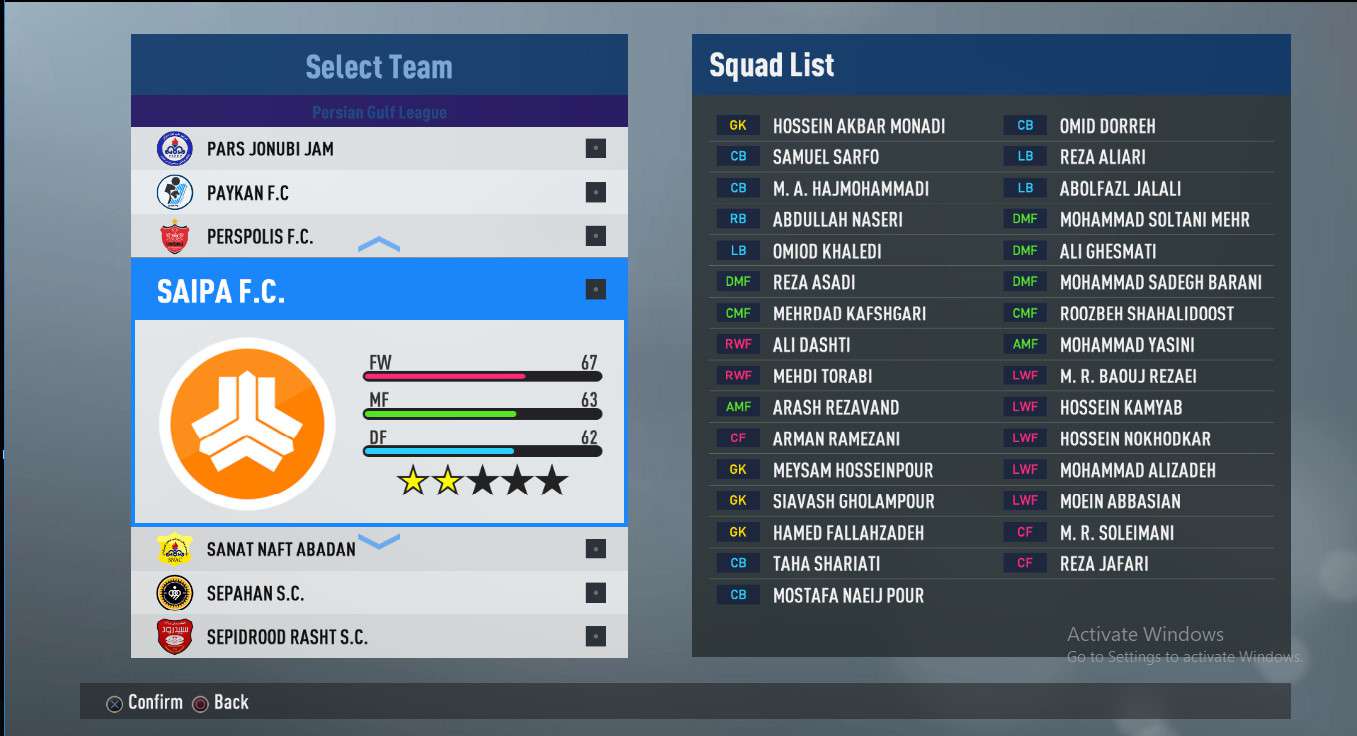Click the up arrow above Saipa F.C.
The image size is (1357, 736).
379,245
